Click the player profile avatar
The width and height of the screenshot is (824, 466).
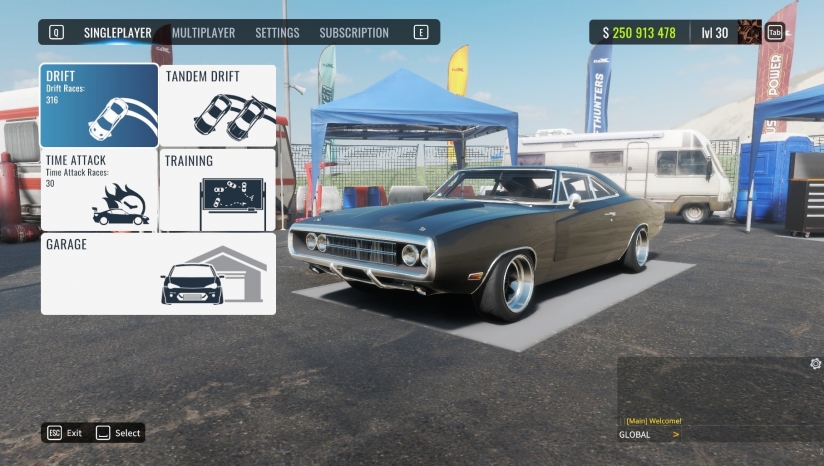[x=749, y=32]
